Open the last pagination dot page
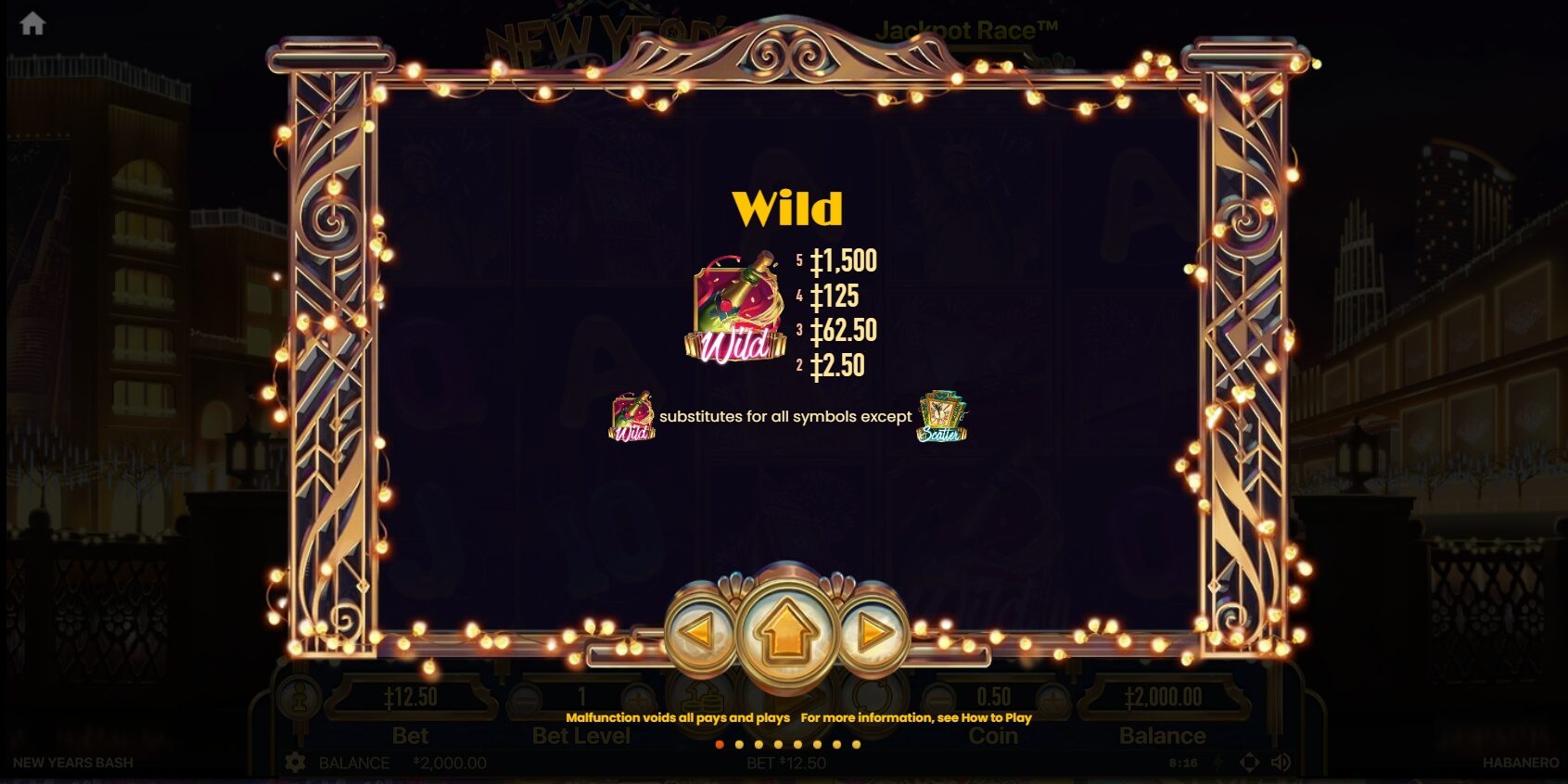This screenshot has height=784, width=1568. pos(856,745)
